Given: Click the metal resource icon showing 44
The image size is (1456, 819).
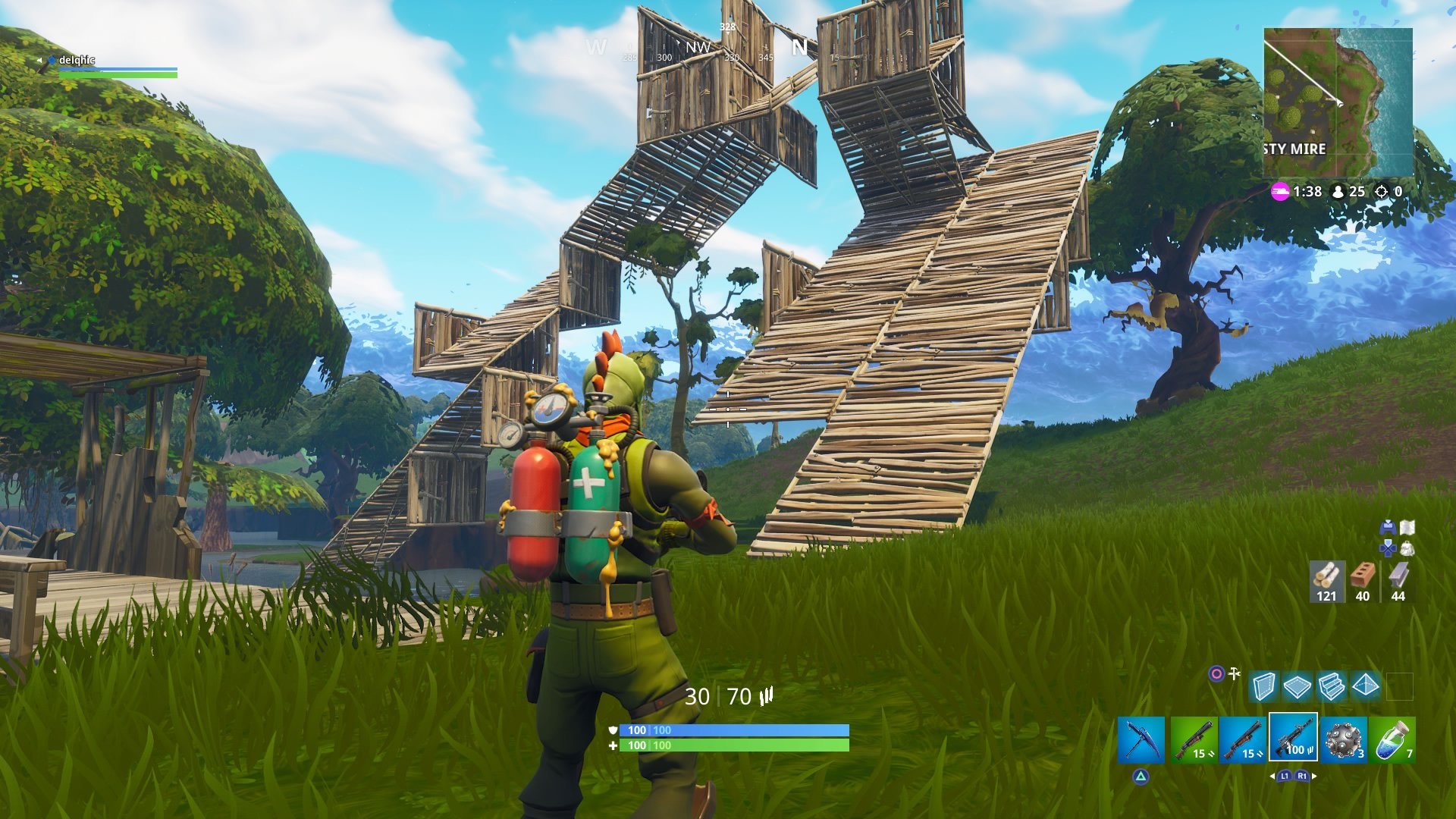Looking at the screenshot, I should pos(1398,574).
